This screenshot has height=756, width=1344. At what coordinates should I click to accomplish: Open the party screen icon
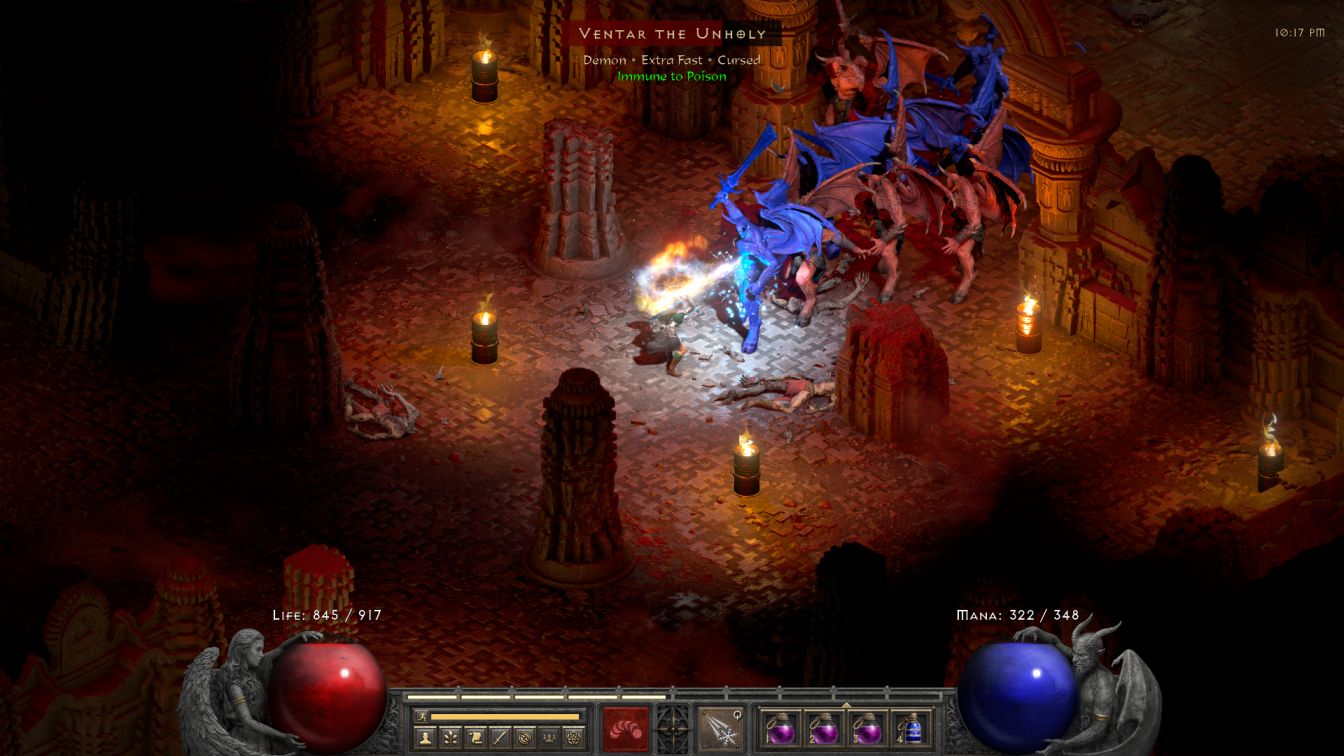[549, 738]
